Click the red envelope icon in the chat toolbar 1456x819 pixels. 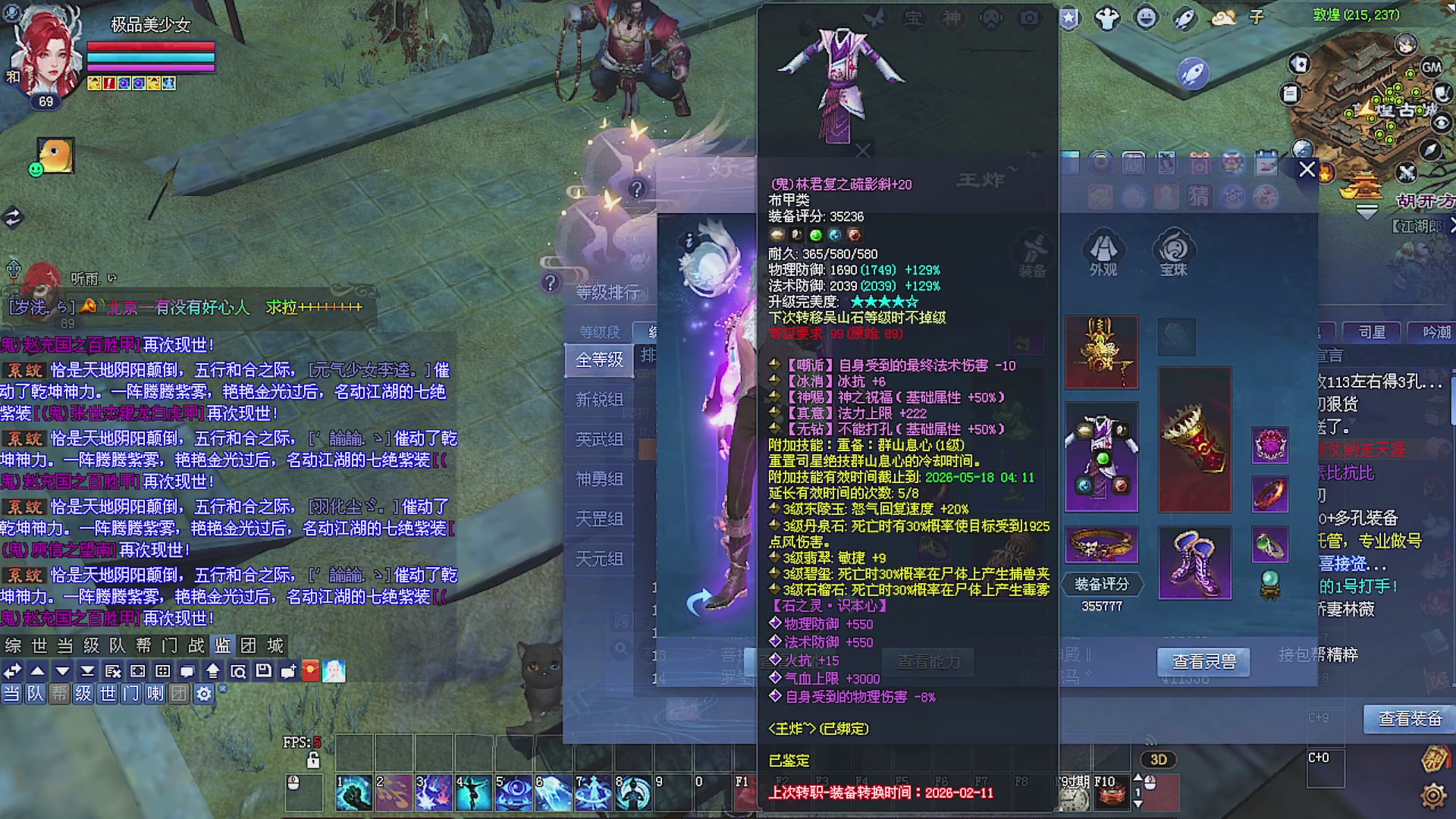[309, 670]
